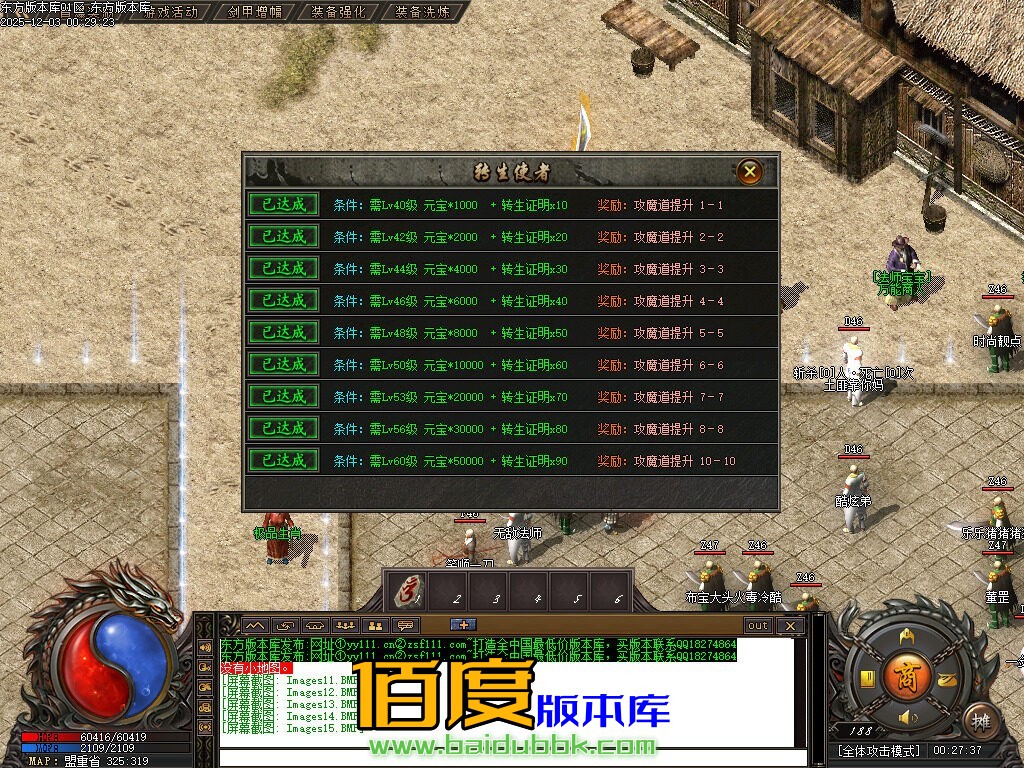
Task: Open the 商 shop button
Action: [906, 672]
